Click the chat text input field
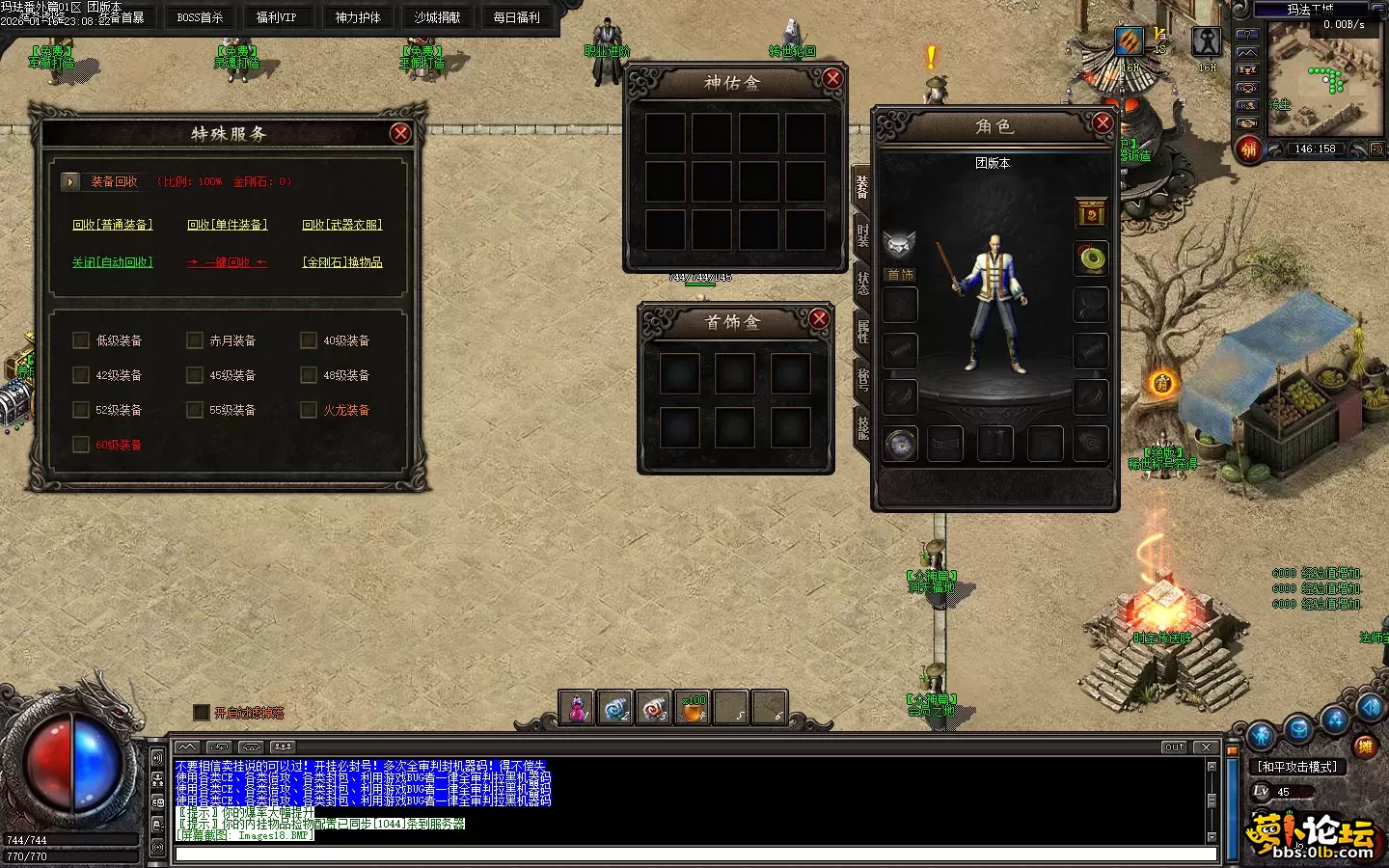This screenshot has width=1389, height=868. coord(694,854)
